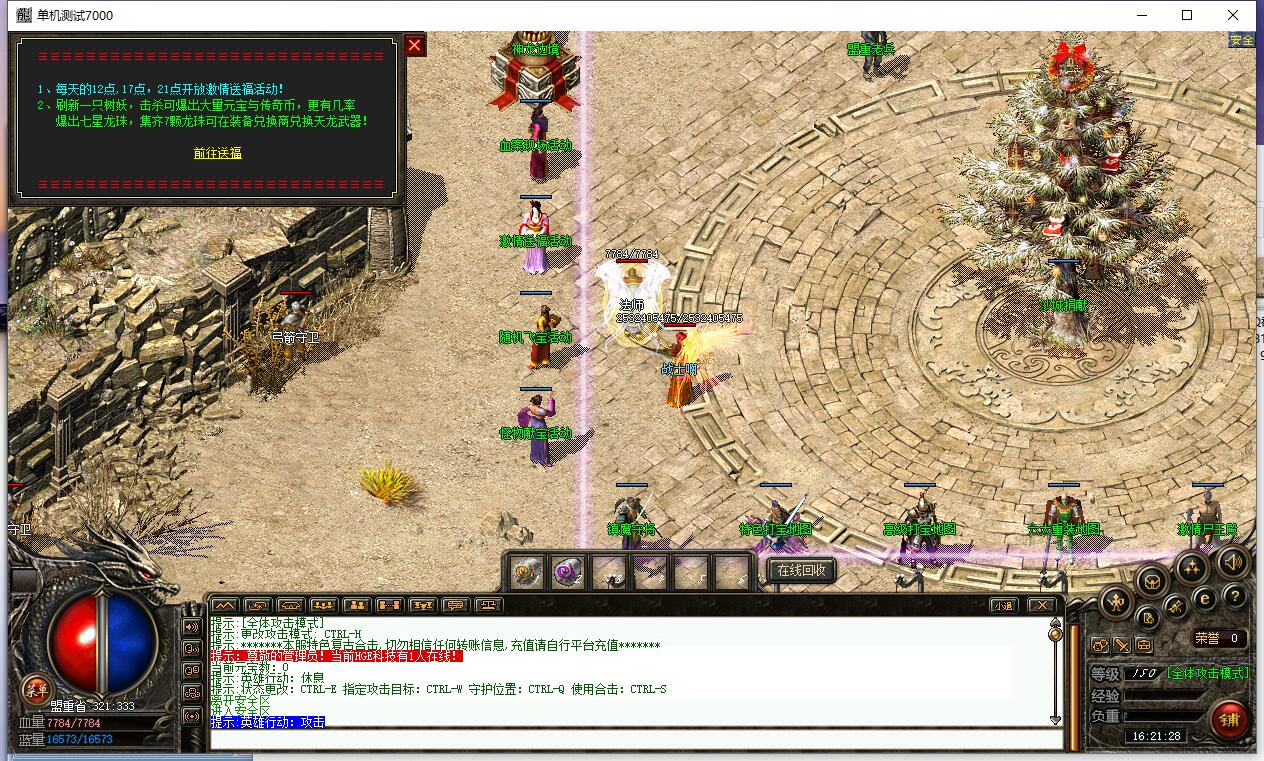The width and height of the screenshot is (1264, 761).
Task: Follow the 前往送福 link
Action: [217, 153]
